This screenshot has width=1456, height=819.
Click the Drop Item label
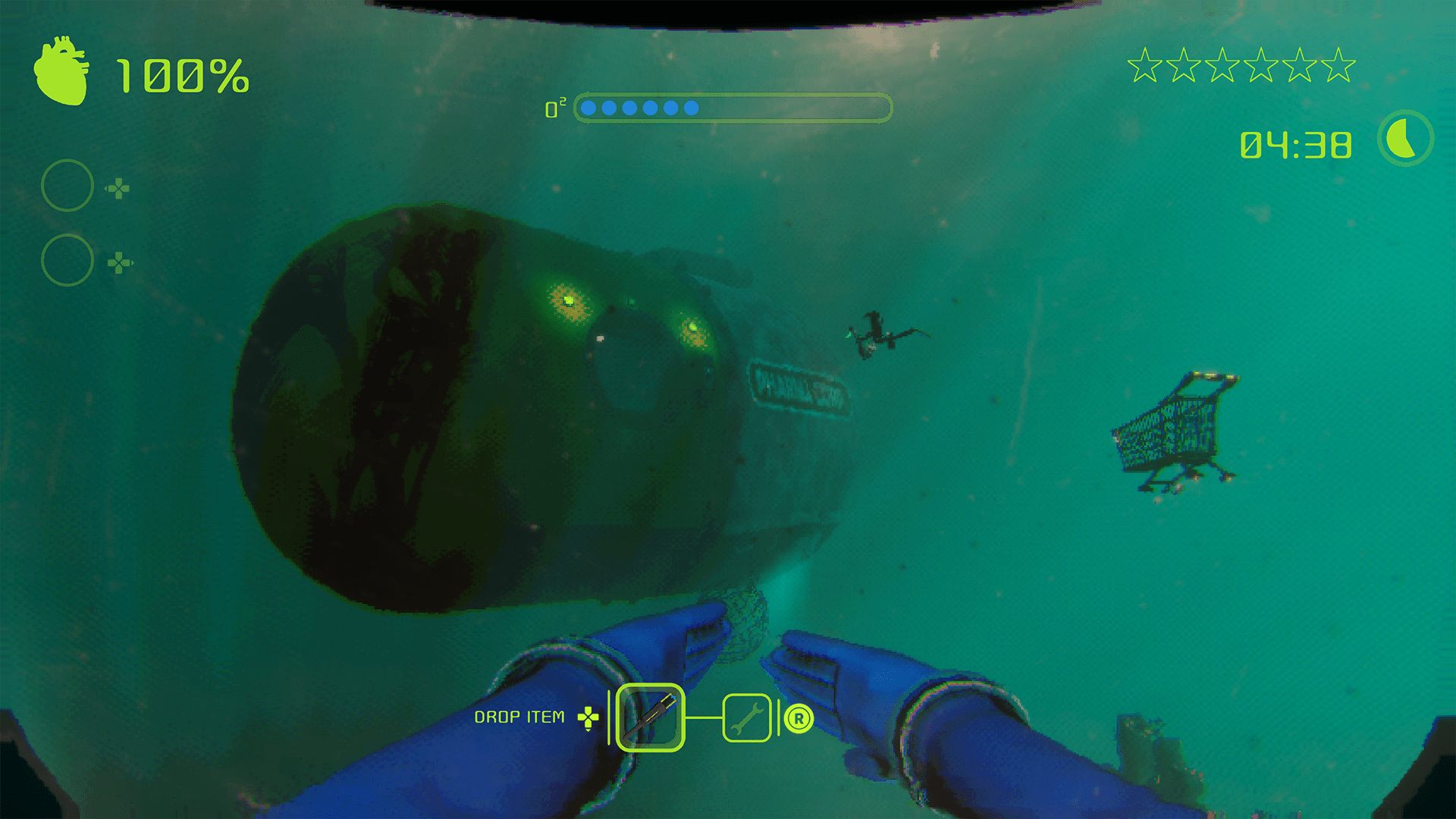[x=520, y=715]
